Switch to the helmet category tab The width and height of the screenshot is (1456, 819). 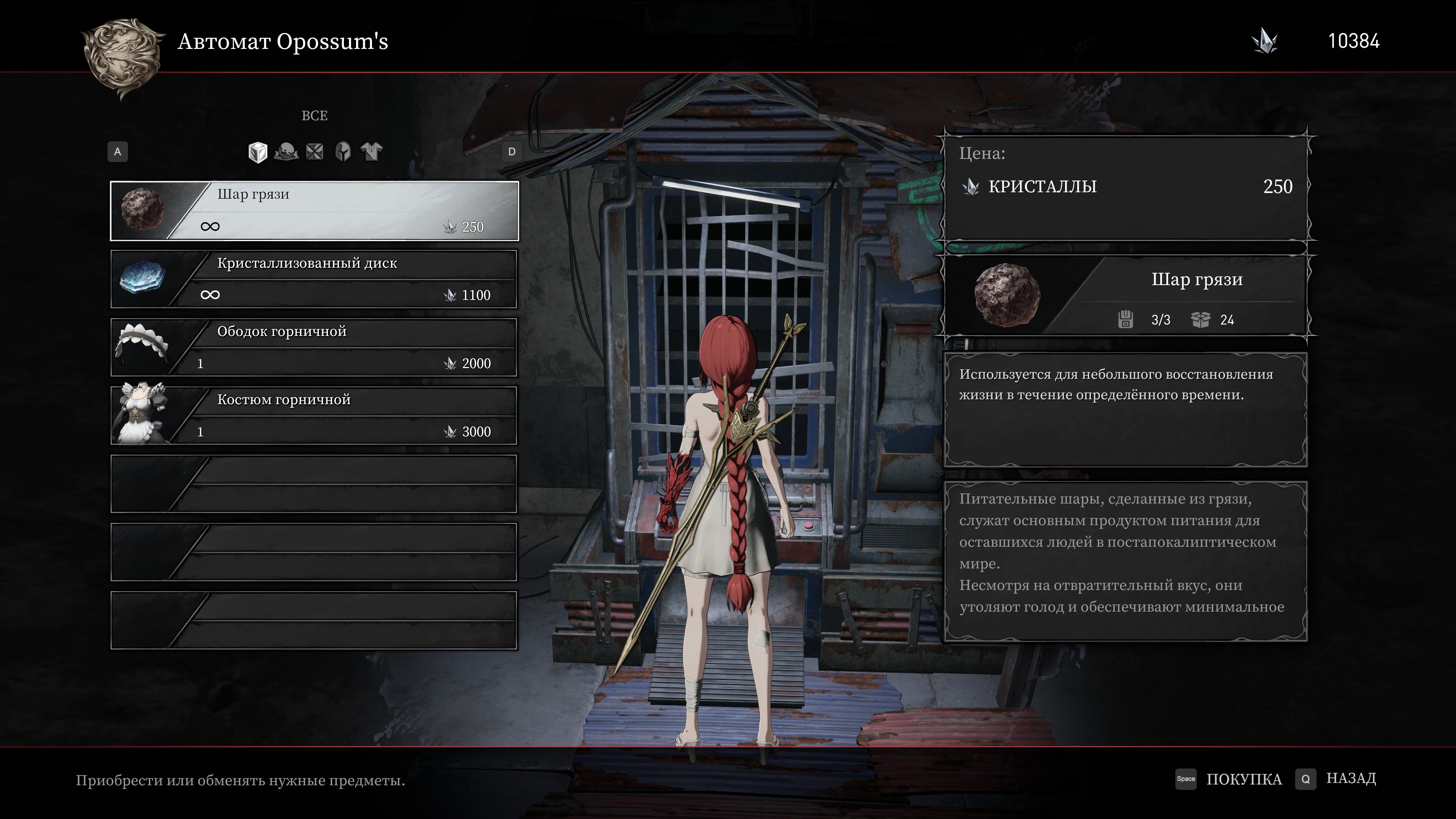pos(343,152)
